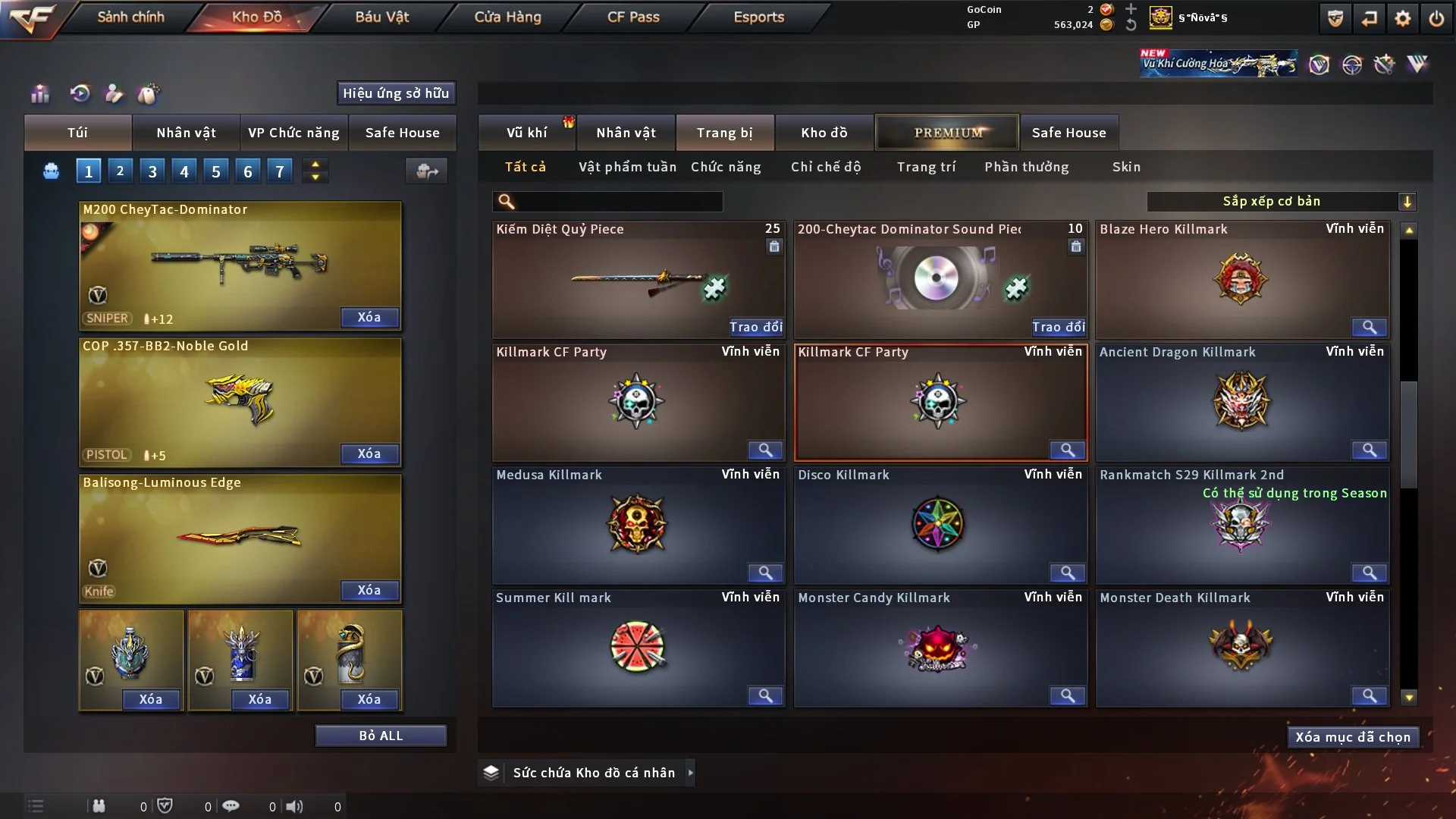Screen dimensions: 1456x819
Task: Expand Sức chứa Kho đồ cá nhân
Action: 690,773
